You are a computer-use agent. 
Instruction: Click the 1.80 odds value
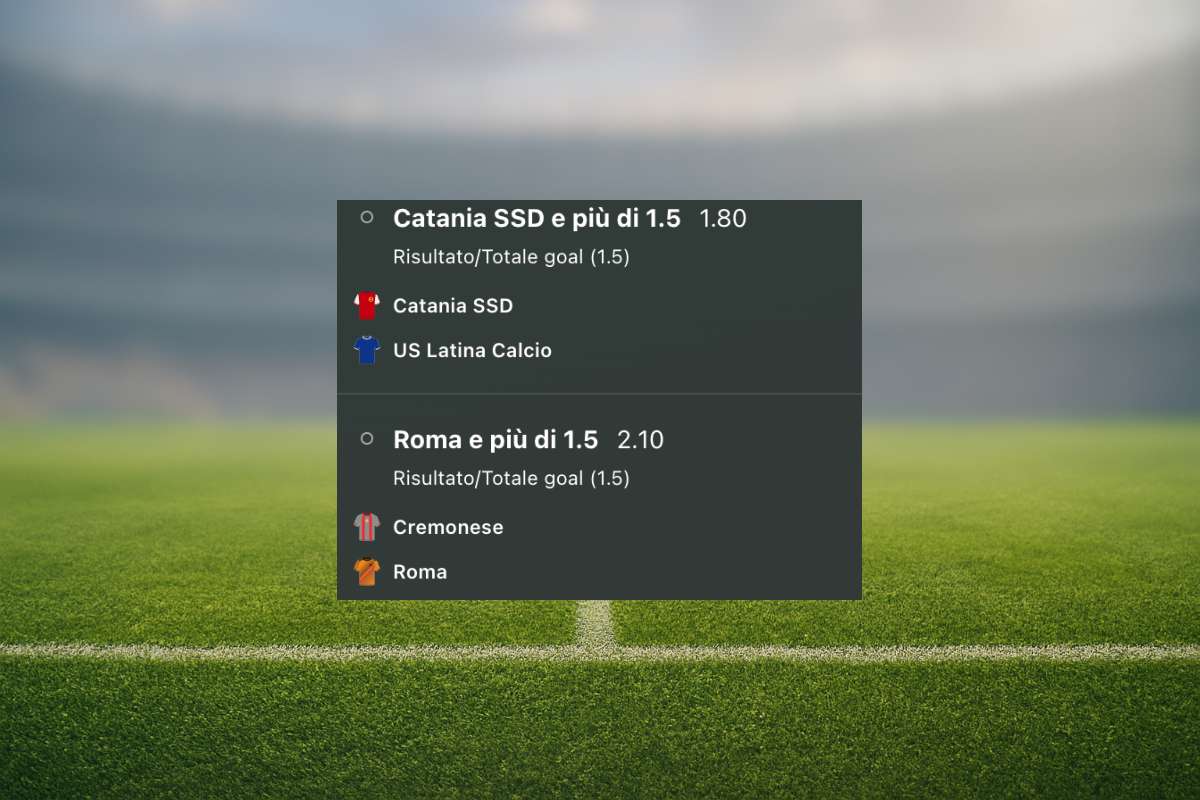pos(722,218)
